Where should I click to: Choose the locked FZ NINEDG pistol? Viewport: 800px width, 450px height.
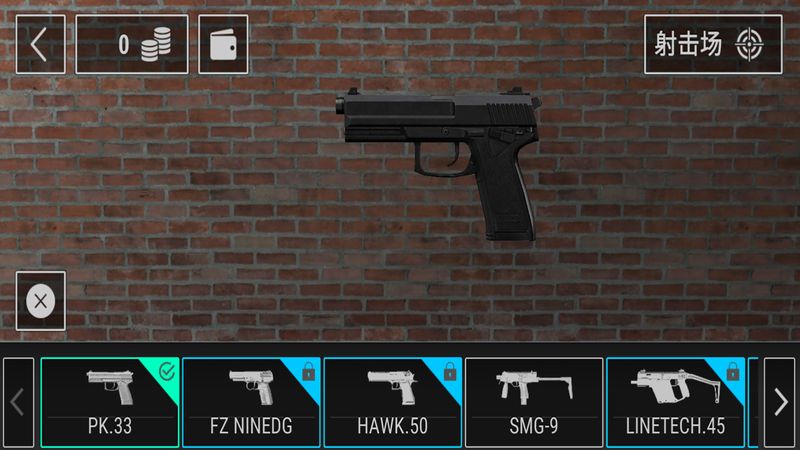pyautogui.click(x=251, y=402)
